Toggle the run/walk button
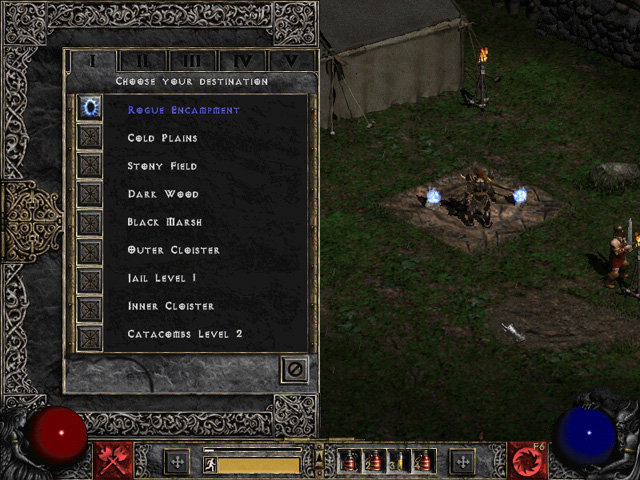 coord(211,464)
